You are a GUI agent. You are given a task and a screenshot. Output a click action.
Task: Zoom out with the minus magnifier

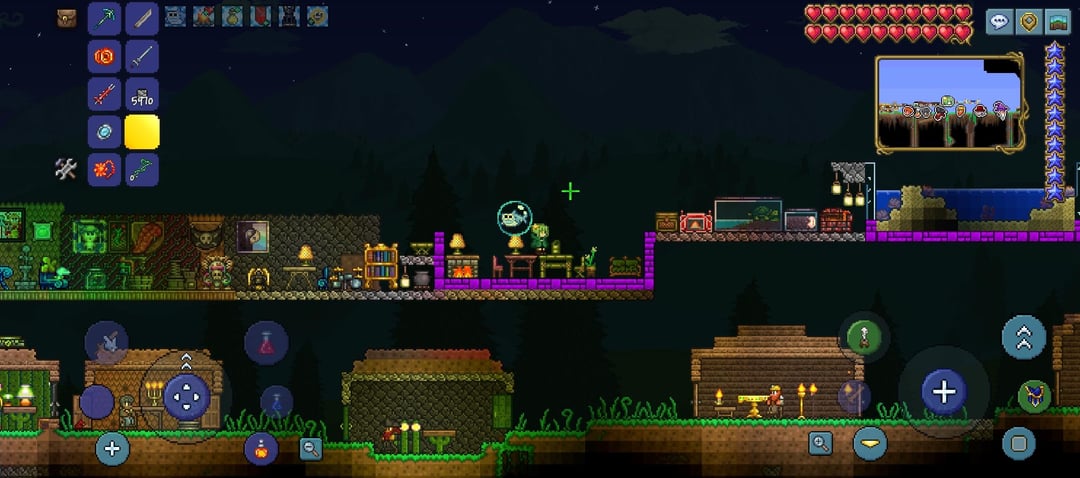pyautogui.click(x=311, y=449)
